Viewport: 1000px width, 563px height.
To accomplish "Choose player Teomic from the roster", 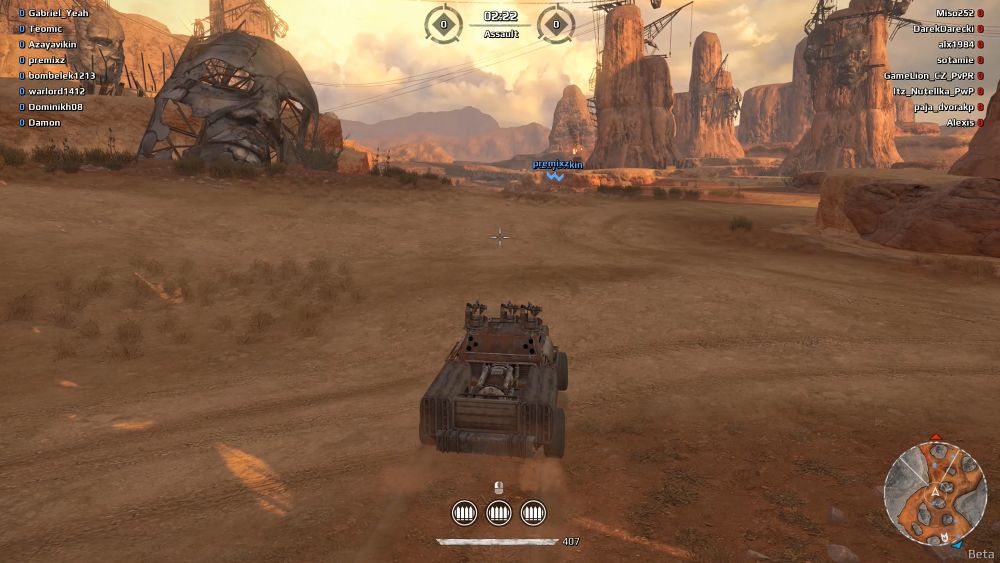I will [47, 29].
